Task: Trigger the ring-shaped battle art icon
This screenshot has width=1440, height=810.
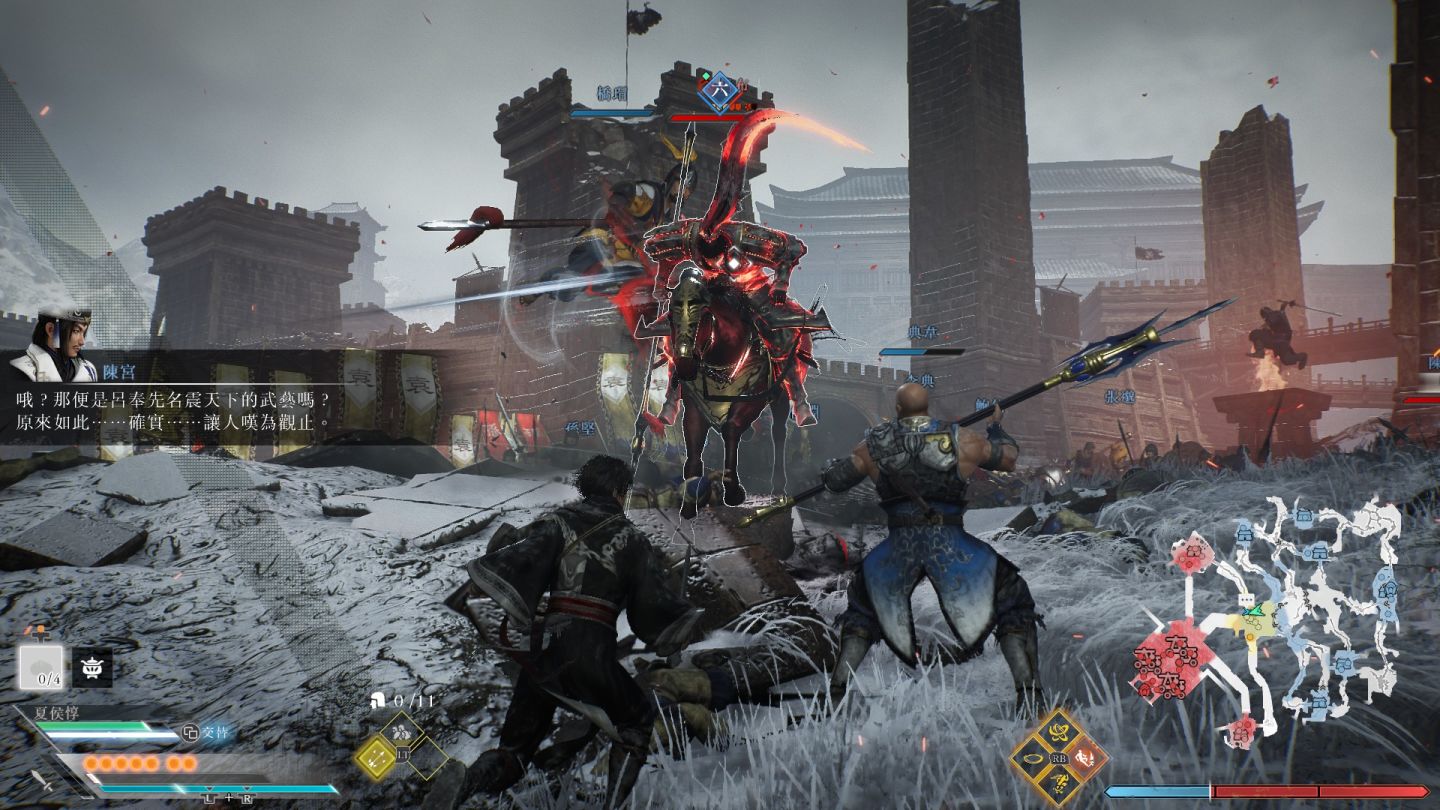Action: (x=1031, y=758)
